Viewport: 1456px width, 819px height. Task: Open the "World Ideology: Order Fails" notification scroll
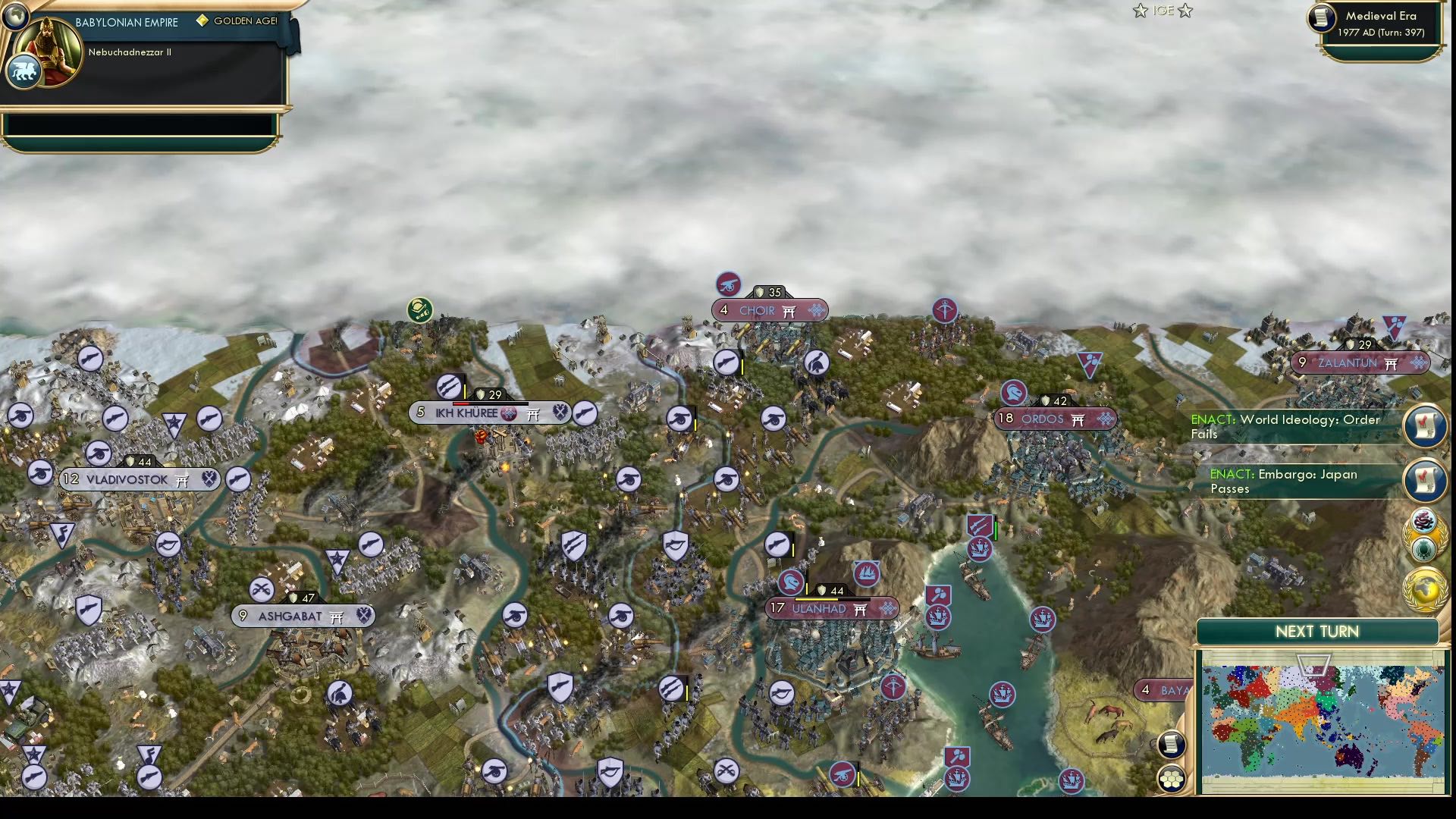pos(1424,427)
